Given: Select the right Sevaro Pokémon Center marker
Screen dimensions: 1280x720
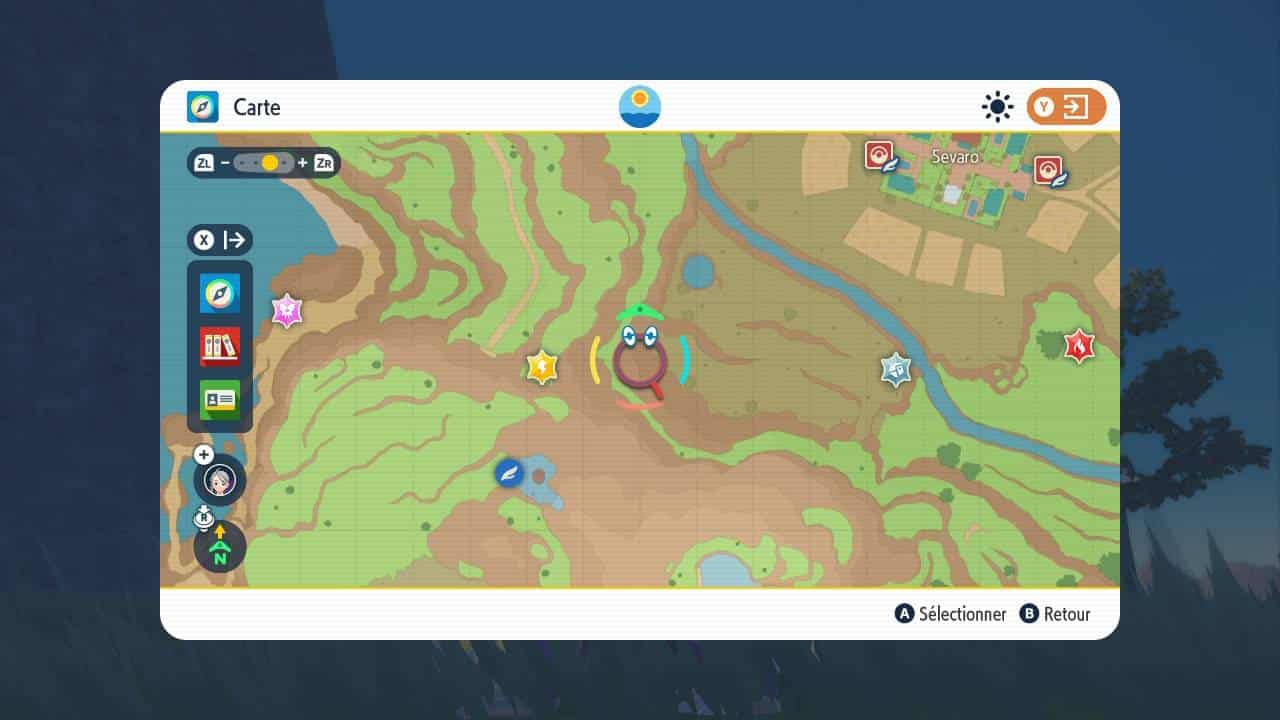Looking at the screenshot, I should (1049, 170).
